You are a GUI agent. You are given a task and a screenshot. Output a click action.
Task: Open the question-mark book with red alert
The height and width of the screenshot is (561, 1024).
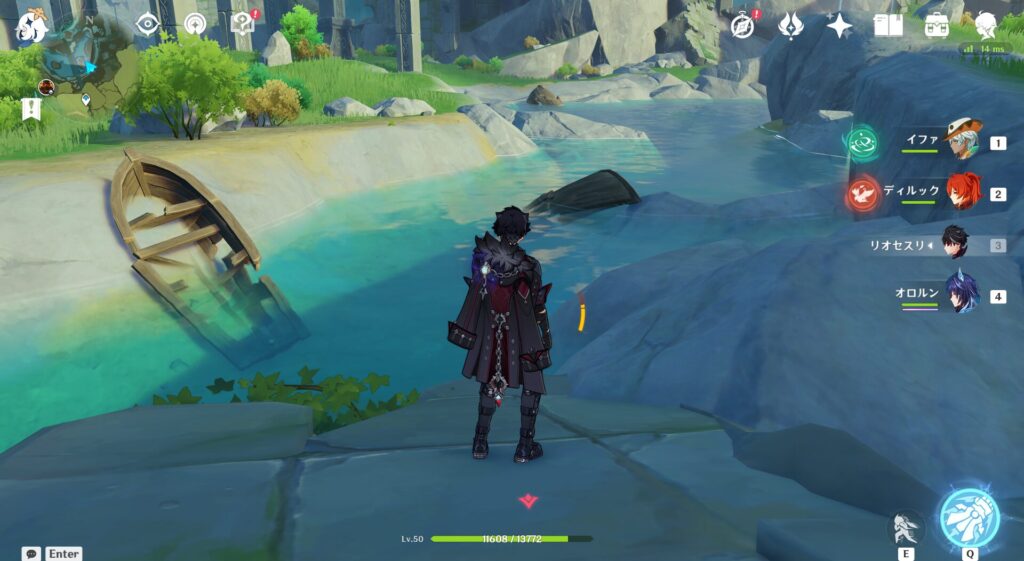point(242,22)
